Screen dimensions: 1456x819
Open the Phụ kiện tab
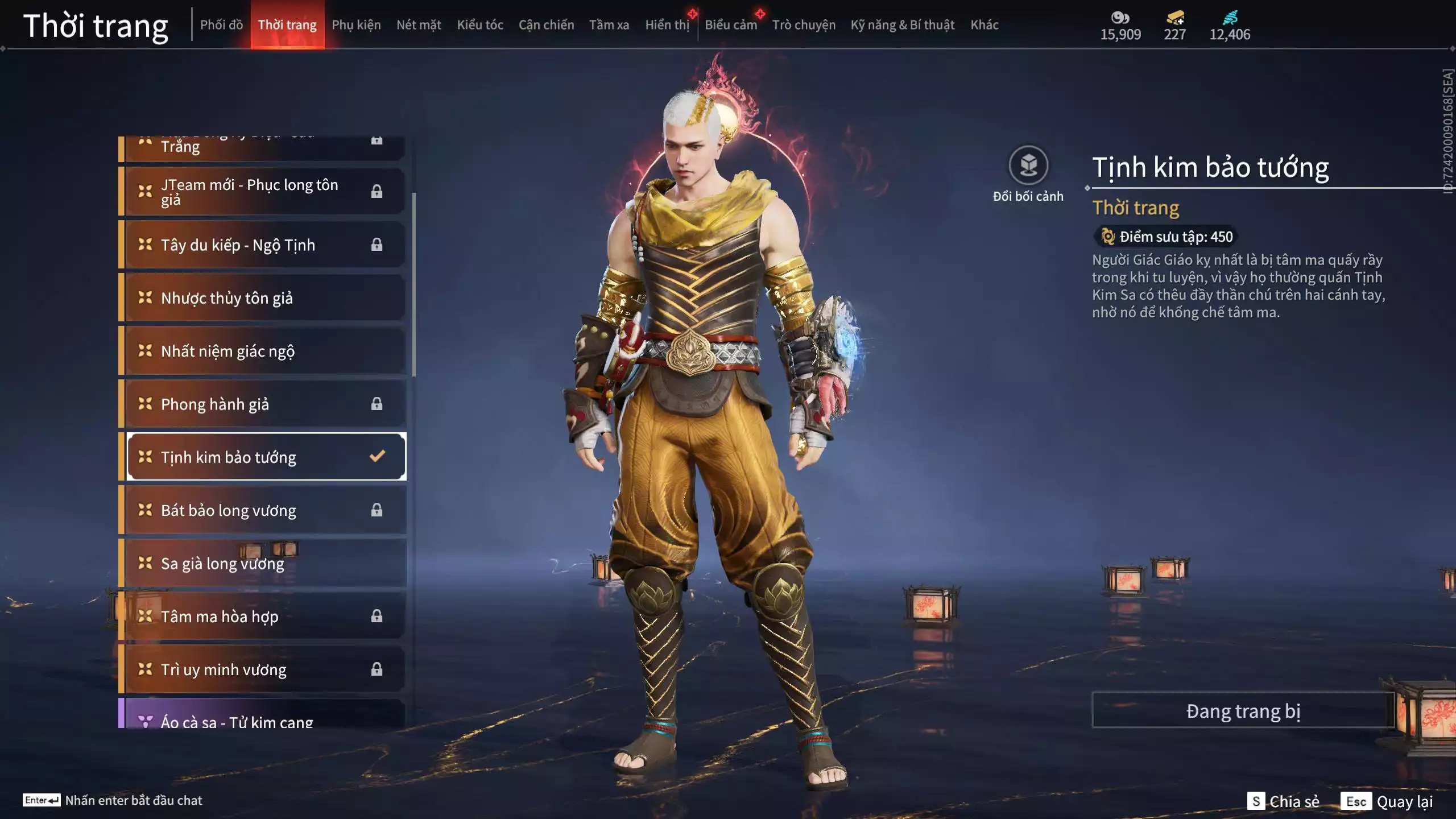point(356,25)
